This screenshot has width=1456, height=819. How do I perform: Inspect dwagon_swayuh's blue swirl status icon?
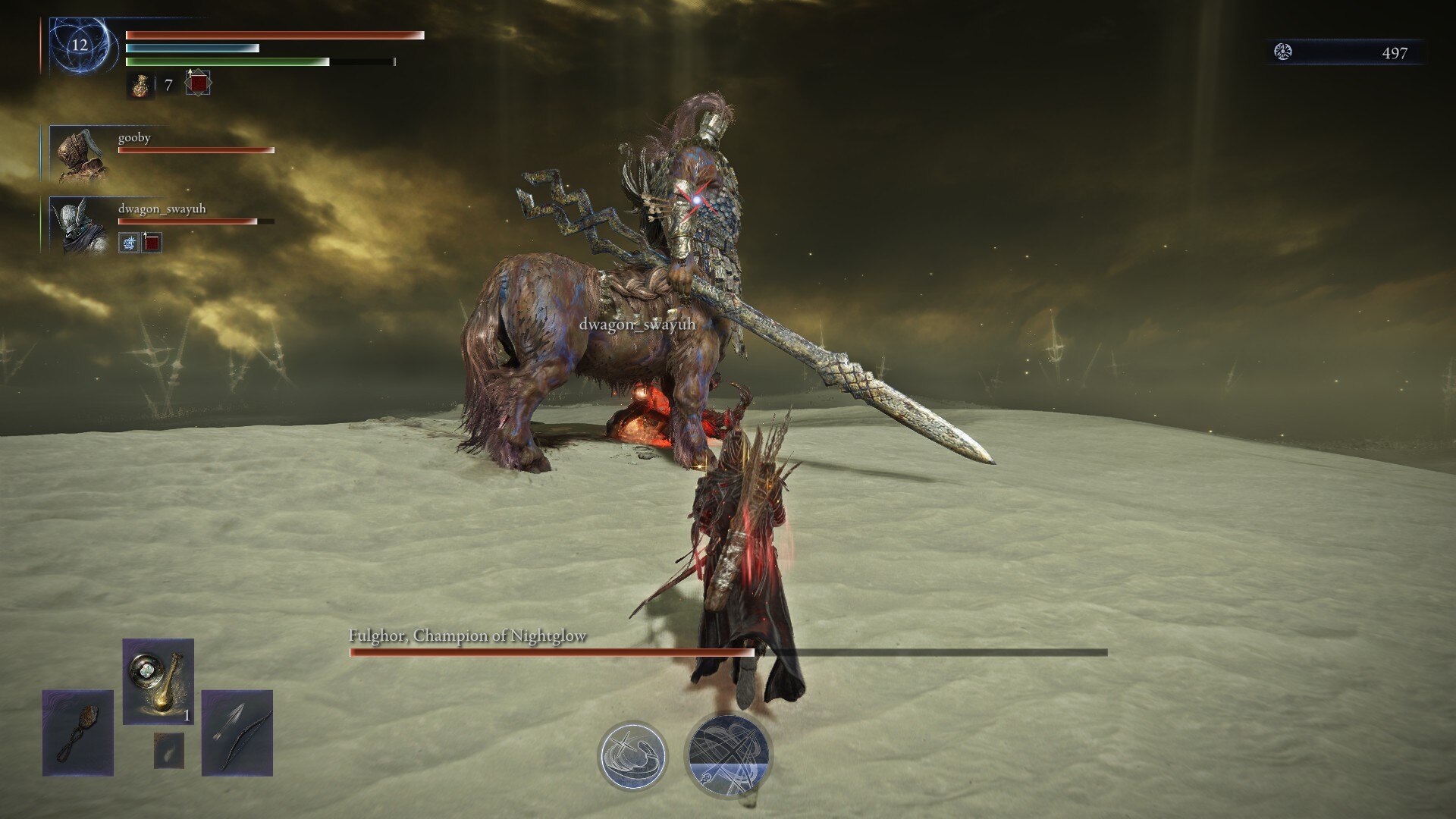[x=129, y=243]
